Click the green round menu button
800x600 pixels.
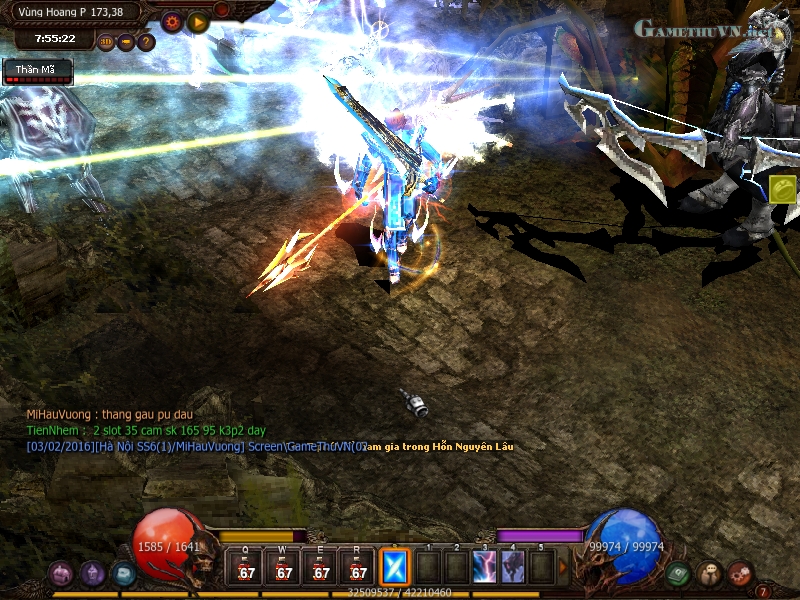pos(679,574)
